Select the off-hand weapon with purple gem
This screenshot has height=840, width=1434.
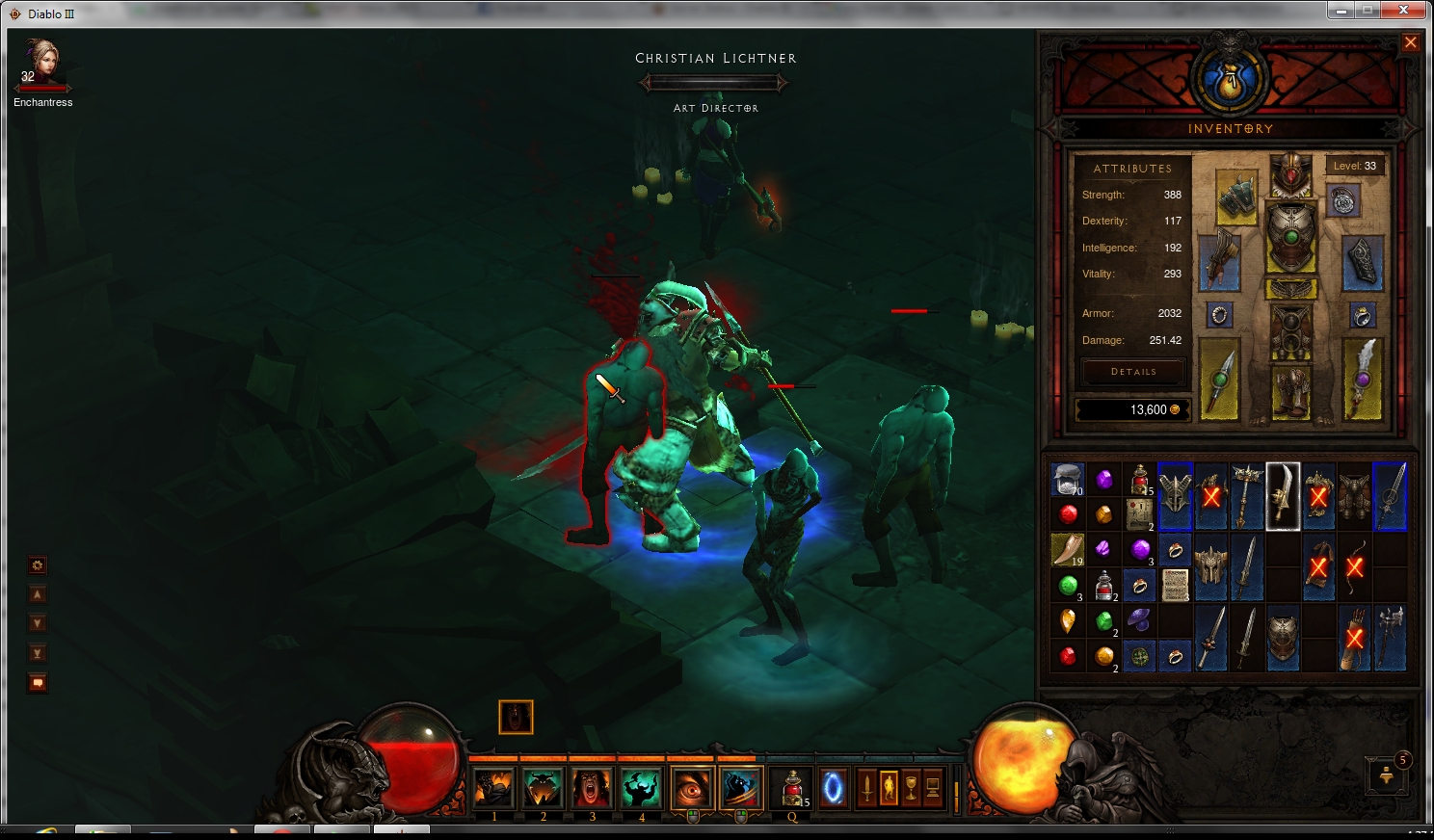(1362, 379)
